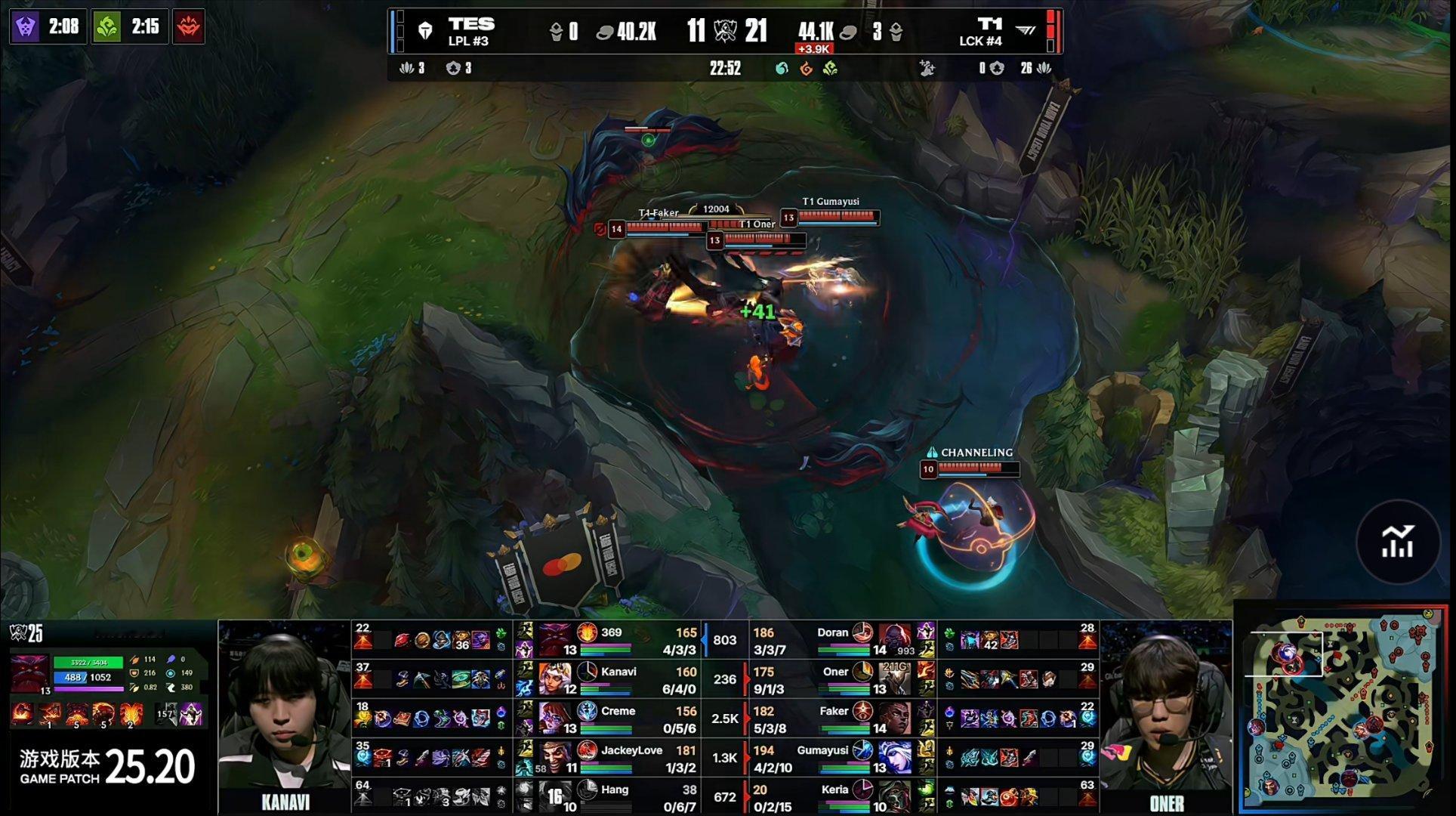The image size is (1456, 816).
Task: Select Kanavi's champion portrait in scoreboard
Action: [555, 678]
